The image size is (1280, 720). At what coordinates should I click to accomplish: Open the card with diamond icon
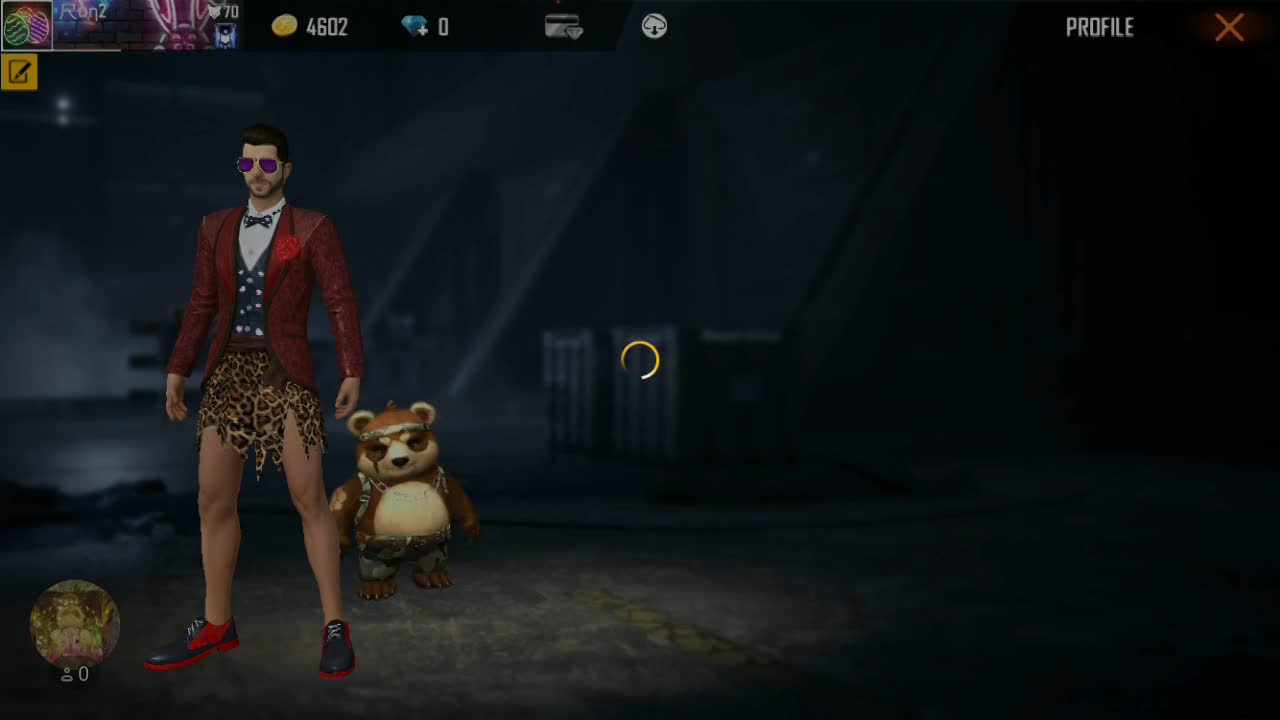pos(563,27)
